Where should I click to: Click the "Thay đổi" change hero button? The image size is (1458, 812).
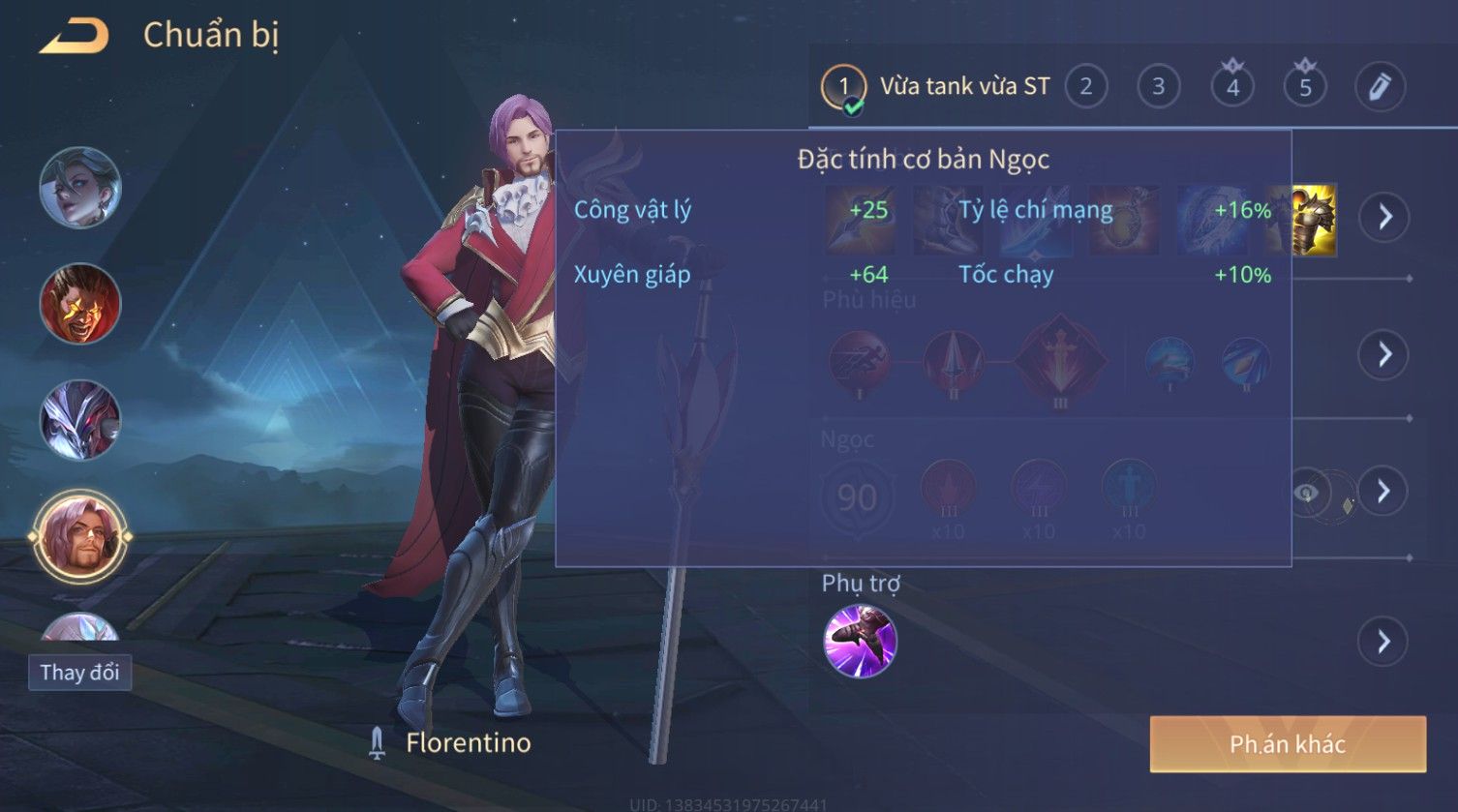click(79, 672)
